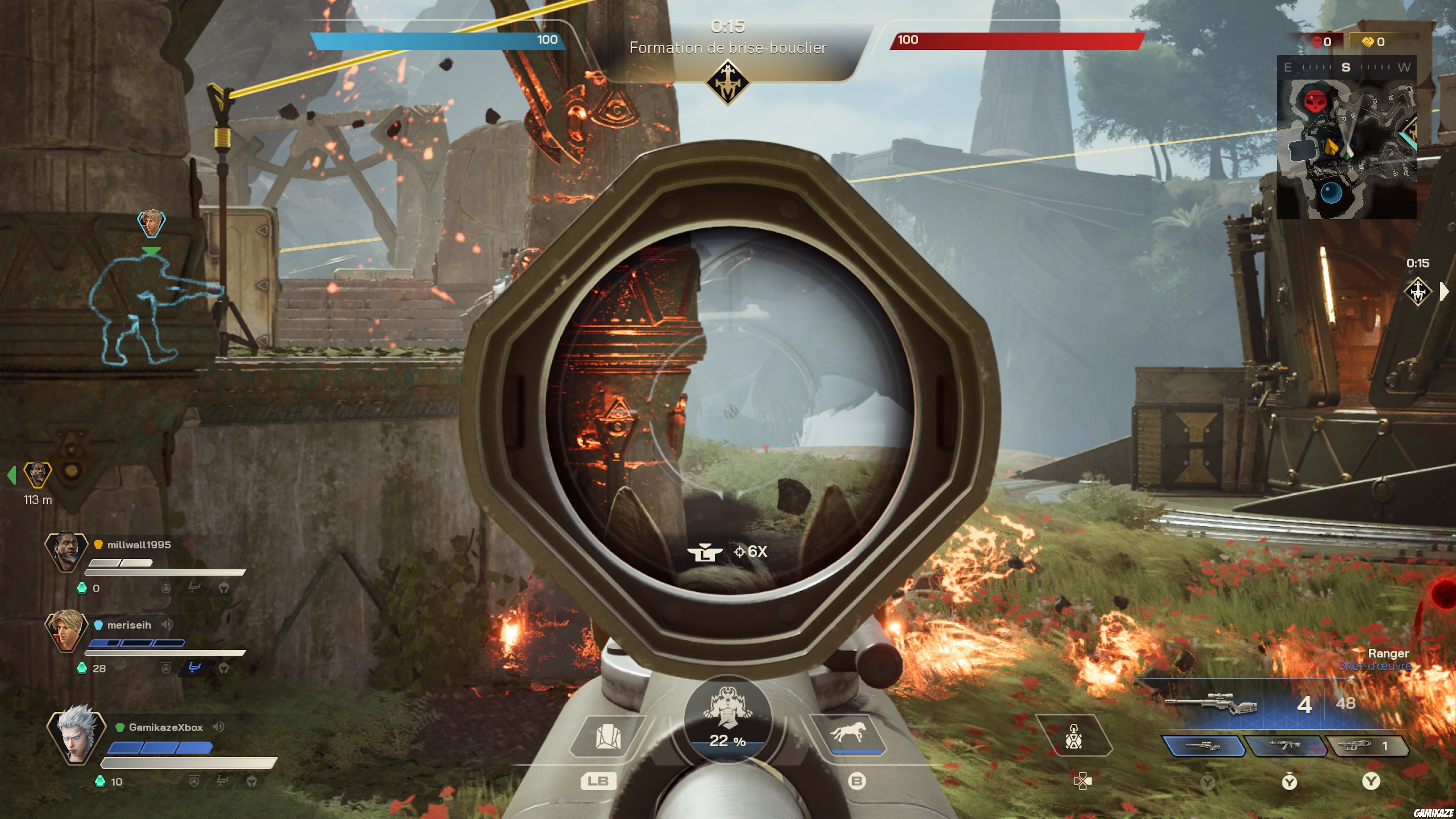Toggle meriseih's voice chat speaker icon
Screen dimensions: 1456x819
pyautogui.click(x=167, y=624)
